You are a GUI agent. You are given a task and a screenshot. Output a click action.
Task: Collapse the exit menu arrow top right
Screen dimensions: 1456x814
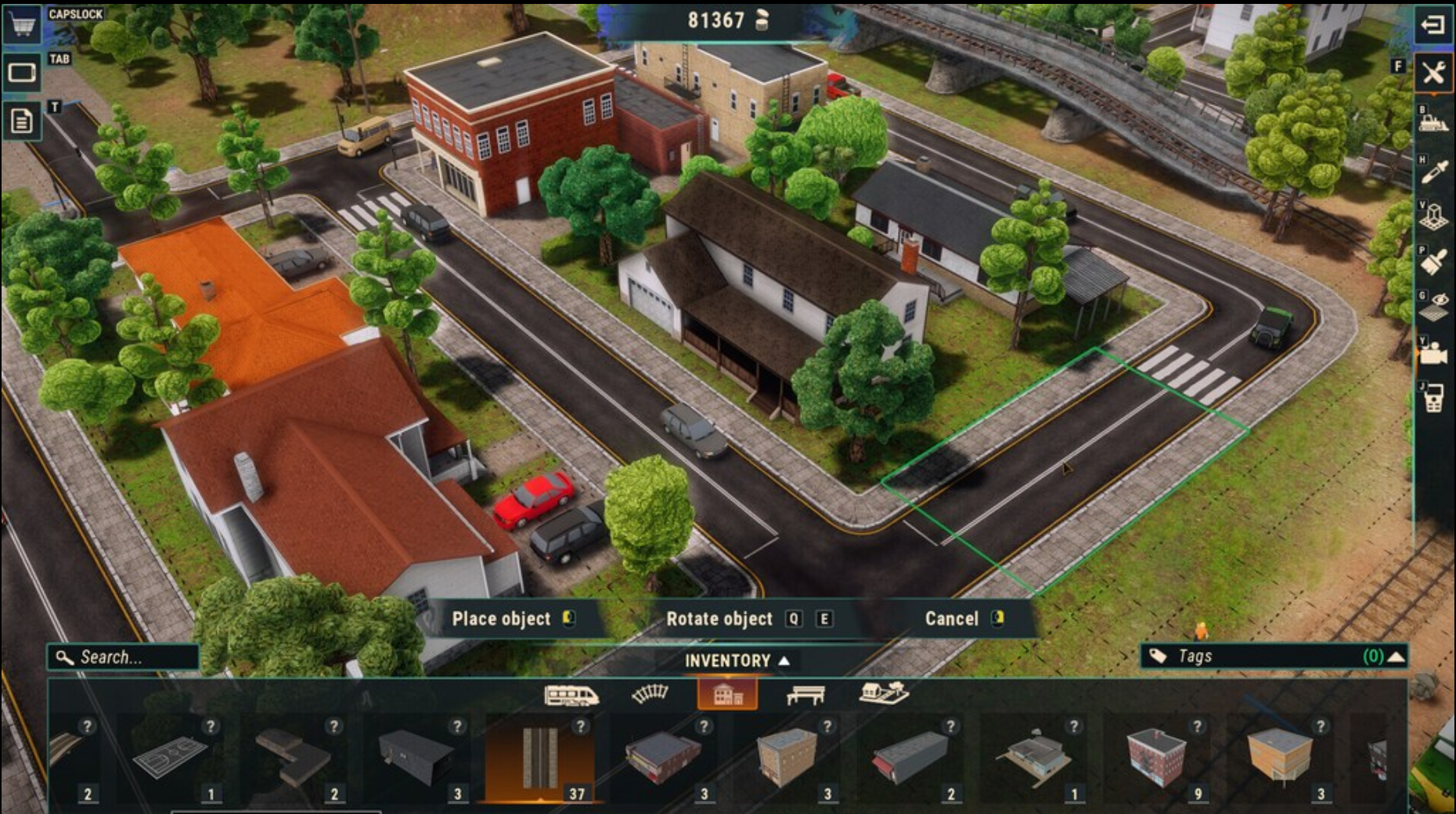tap(1435, 23)
